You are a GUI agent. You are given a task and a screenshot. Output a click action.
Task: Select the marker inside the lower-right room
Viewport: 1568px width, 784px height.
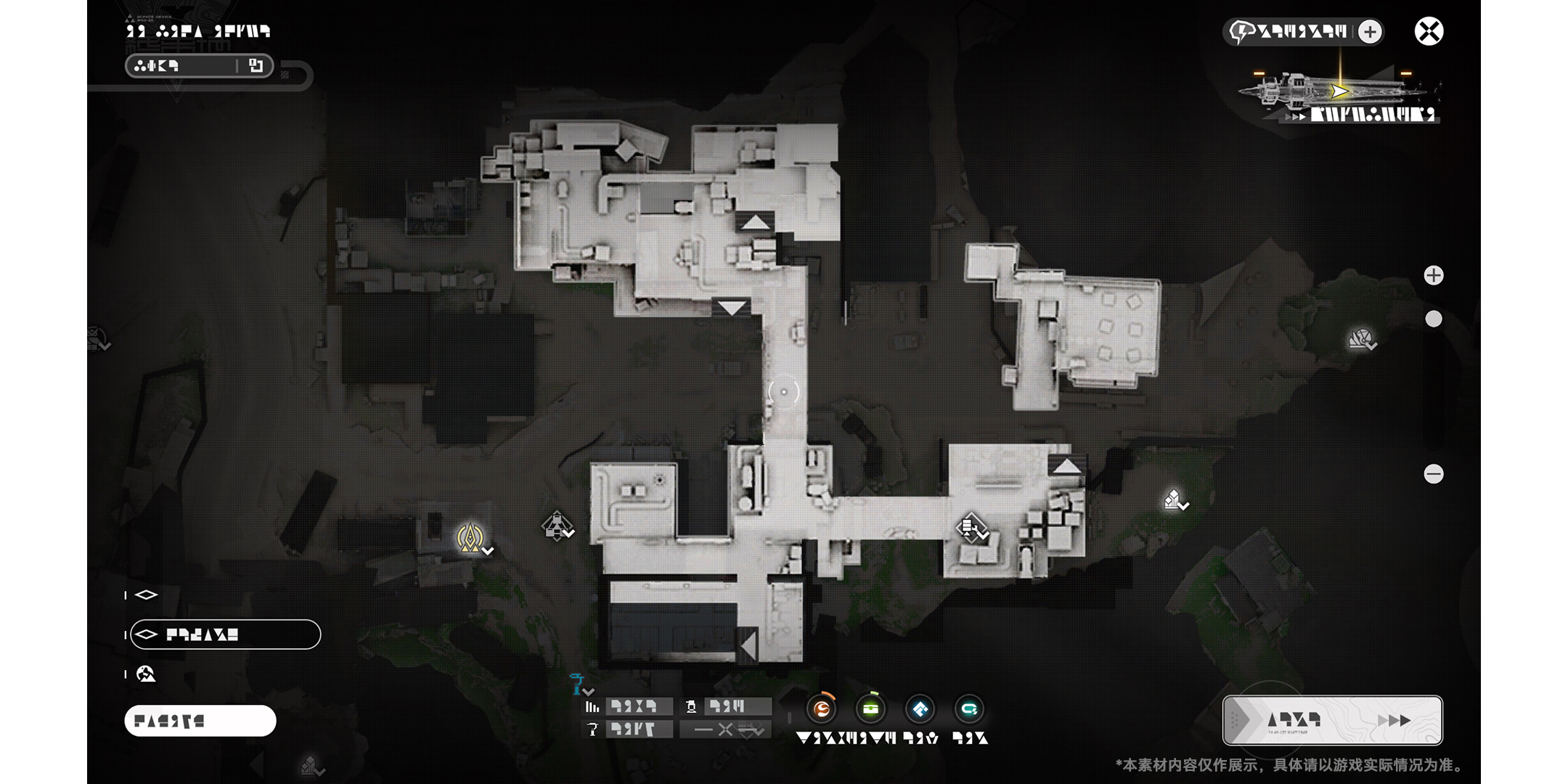969,527
